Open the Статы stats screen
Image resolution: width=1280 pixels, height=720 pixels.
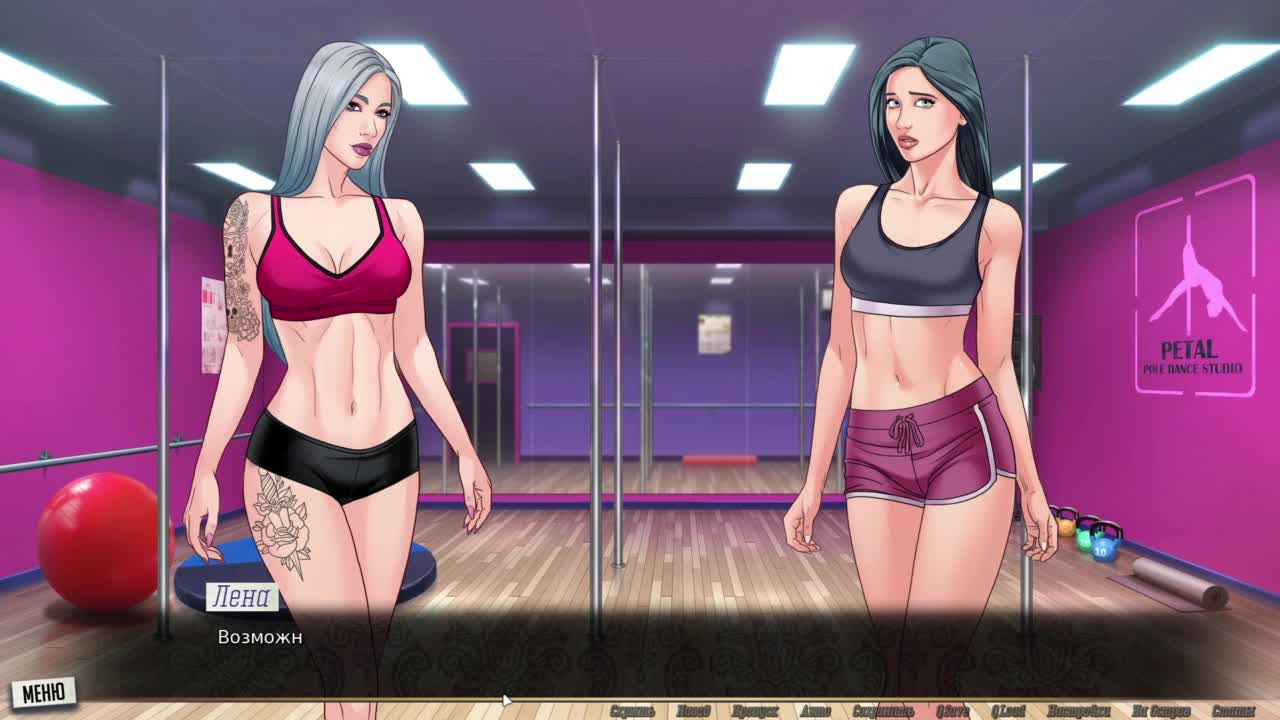[1232, 711]
